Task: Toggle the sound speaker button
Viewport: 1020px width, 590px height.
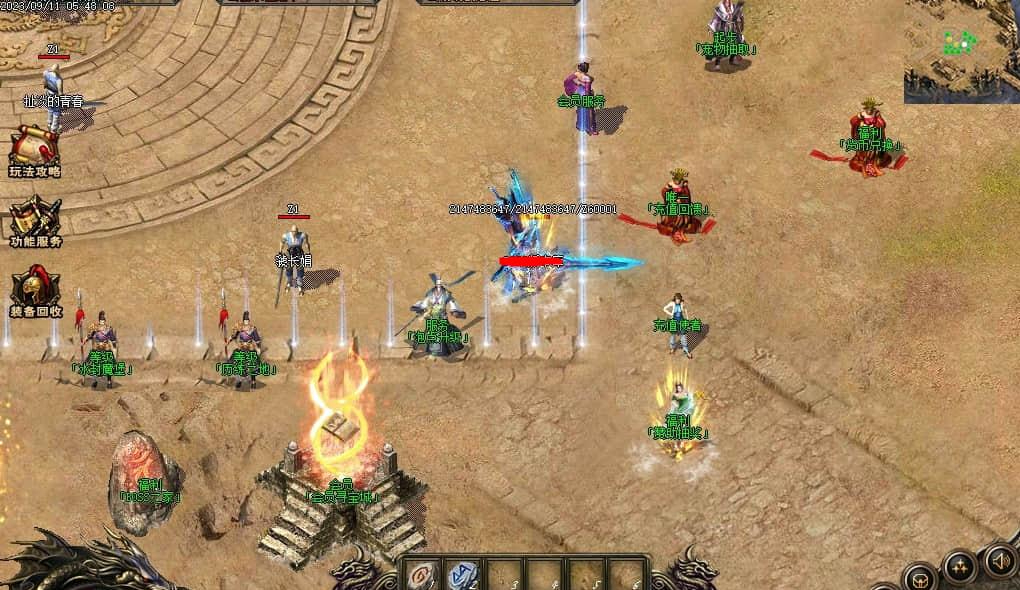Action: (x=999, y=559)
